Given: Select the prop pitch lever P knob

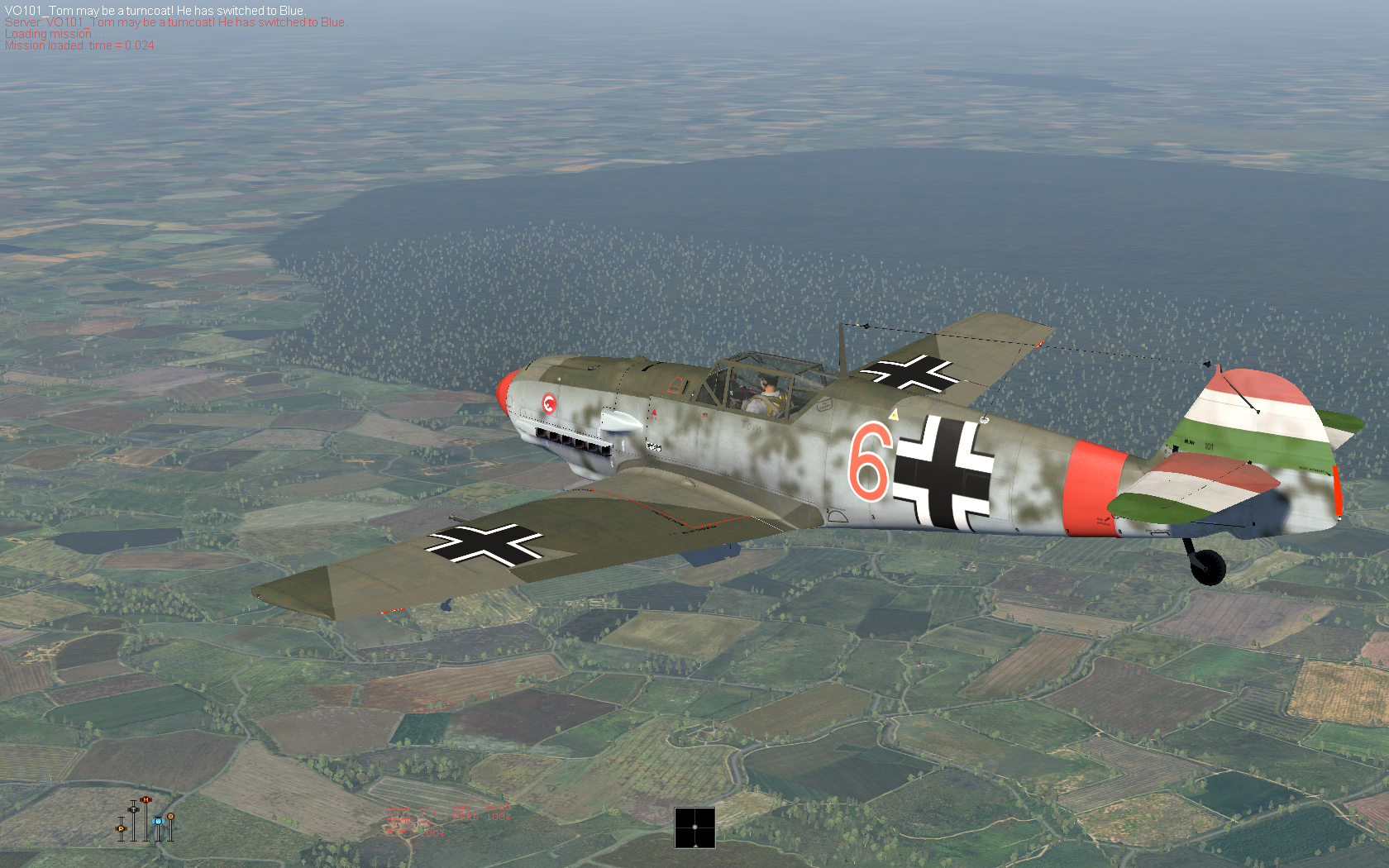Looking at the screenshot, I should pyautogui.click(x=121, y=828).
